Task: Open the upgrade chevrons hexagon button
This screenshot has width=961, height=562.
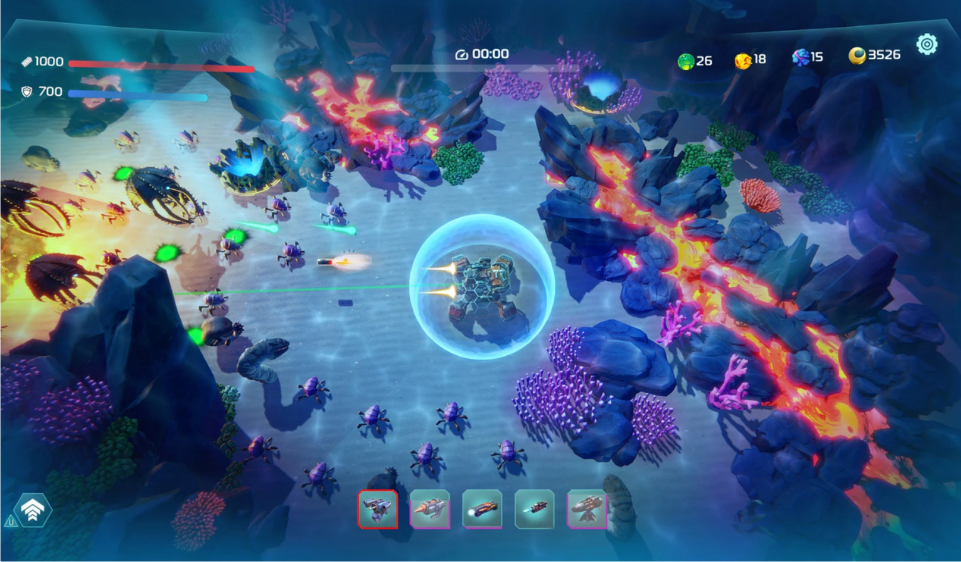Action: (33, 510)
